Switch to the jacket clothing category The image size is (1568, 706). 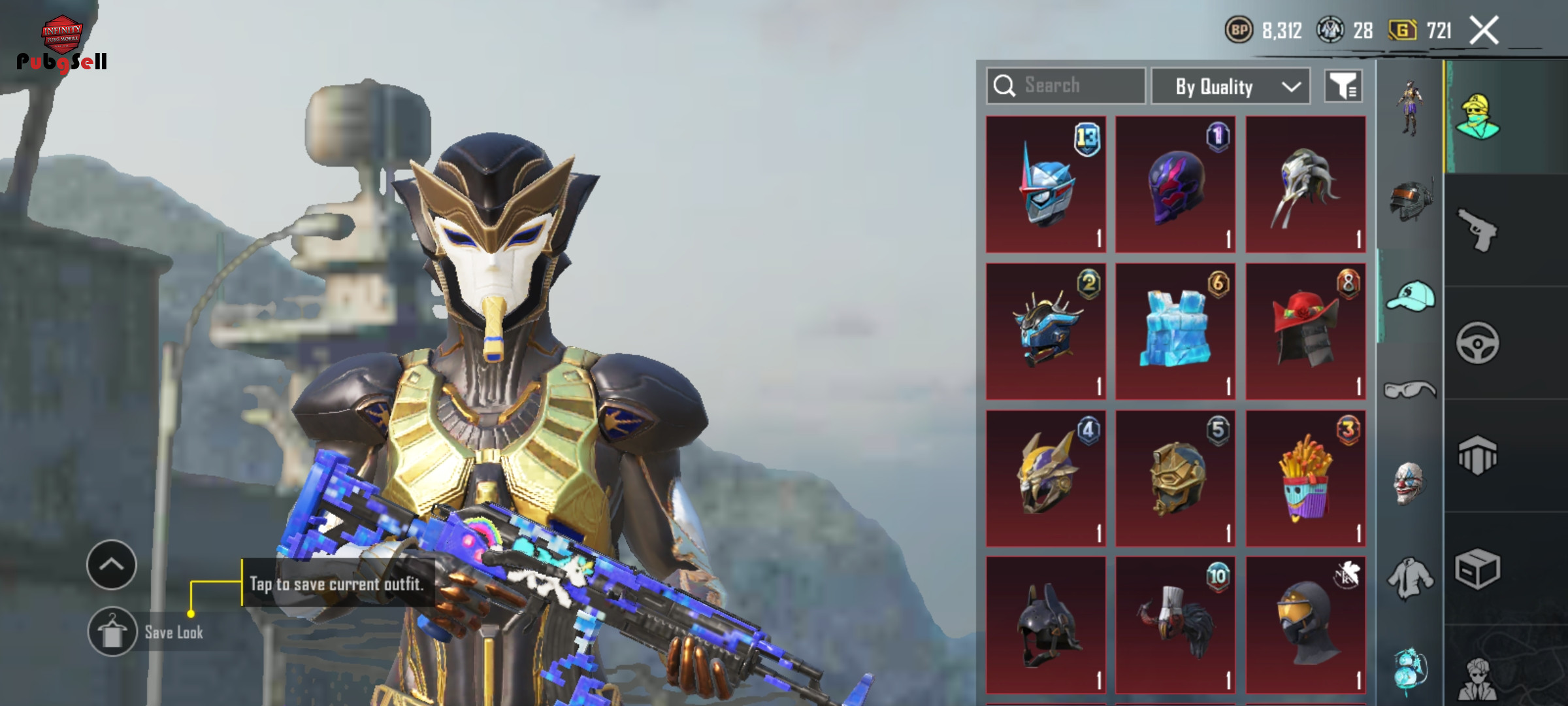point(1410,578)
